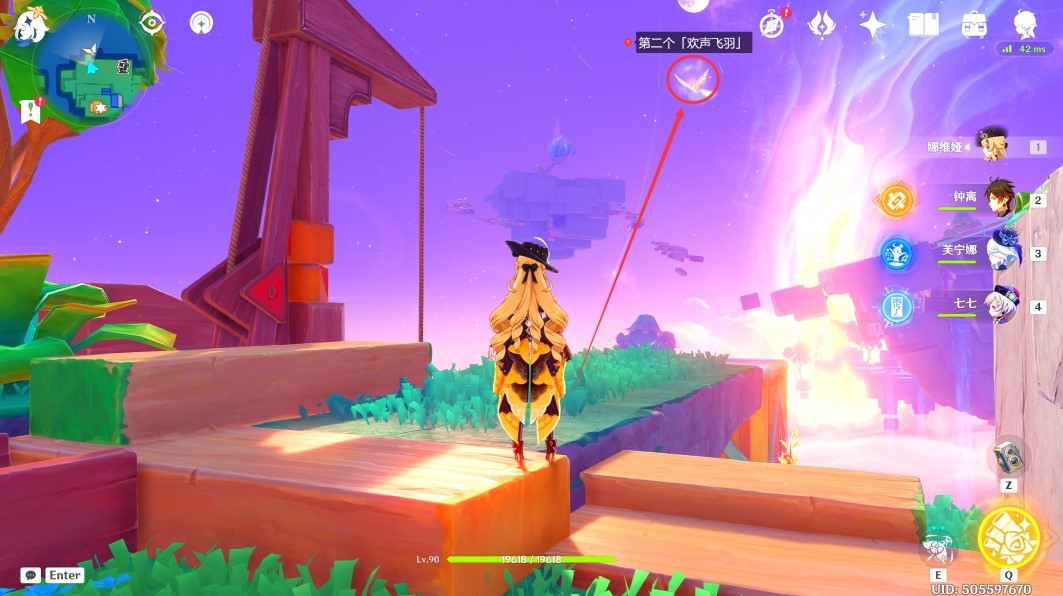The width and height of the screenshot is (1063, 596).
Task: Use the gadget in the quick slot
Action: coord(1008,458)
